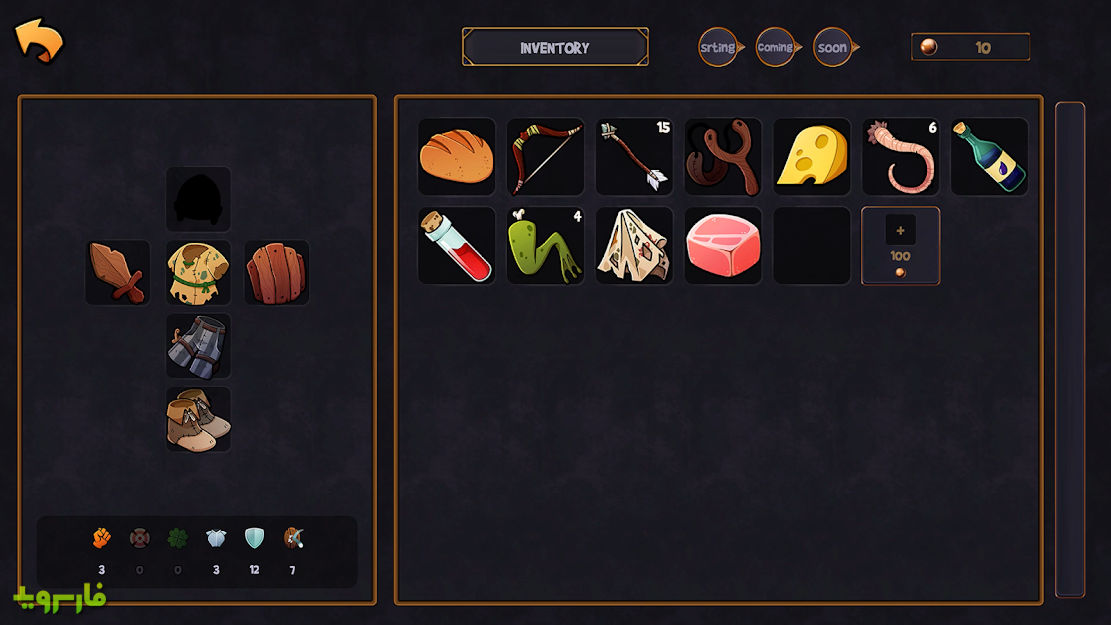Viewport: 1111px width, 625px height.
Task: Select the equipped leather boots
Action: 198,419
